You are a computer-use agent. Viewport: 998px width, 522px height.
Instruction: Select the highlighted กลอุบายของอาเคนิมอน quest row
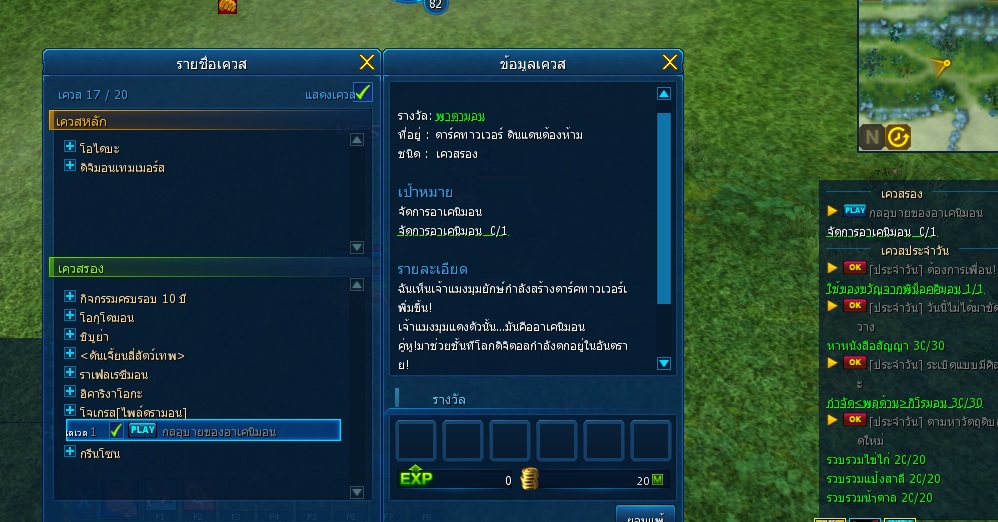218,431
